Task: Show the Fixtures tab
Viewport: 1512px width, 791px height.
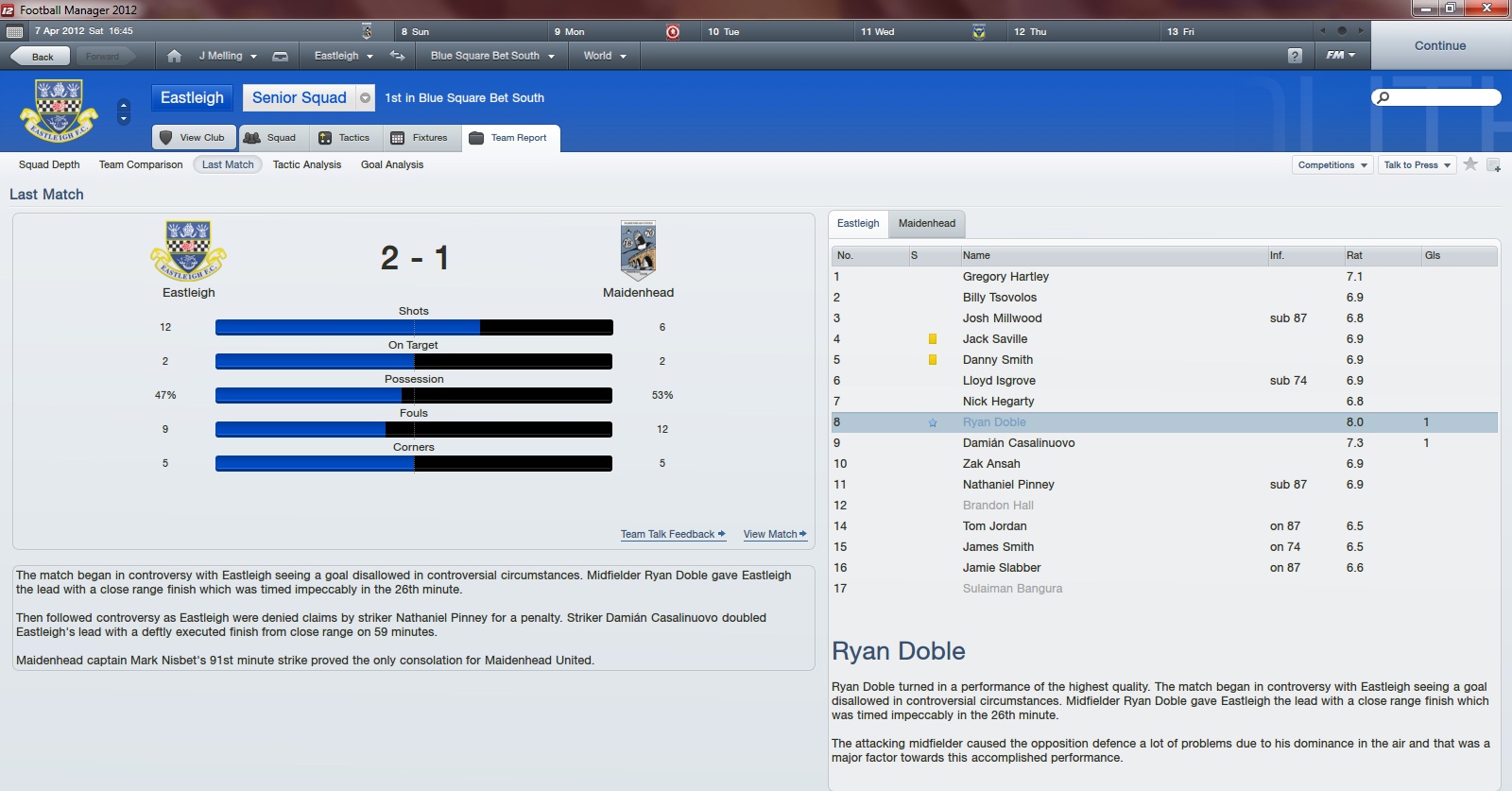Action: pyautogui.click(x=420, y=138)
